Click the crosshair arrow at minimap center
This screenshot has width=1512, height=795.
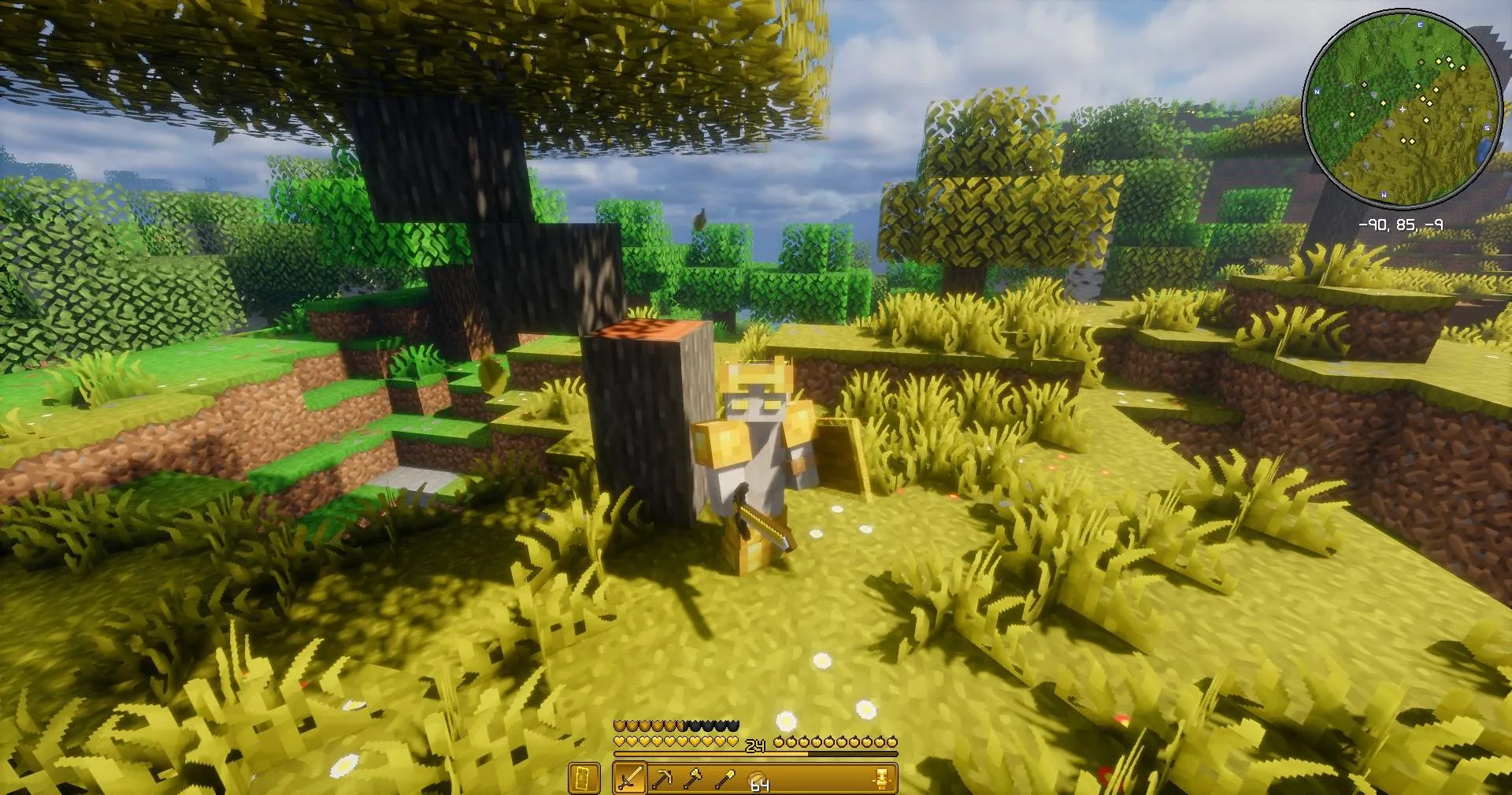[x=1403, y=109]
